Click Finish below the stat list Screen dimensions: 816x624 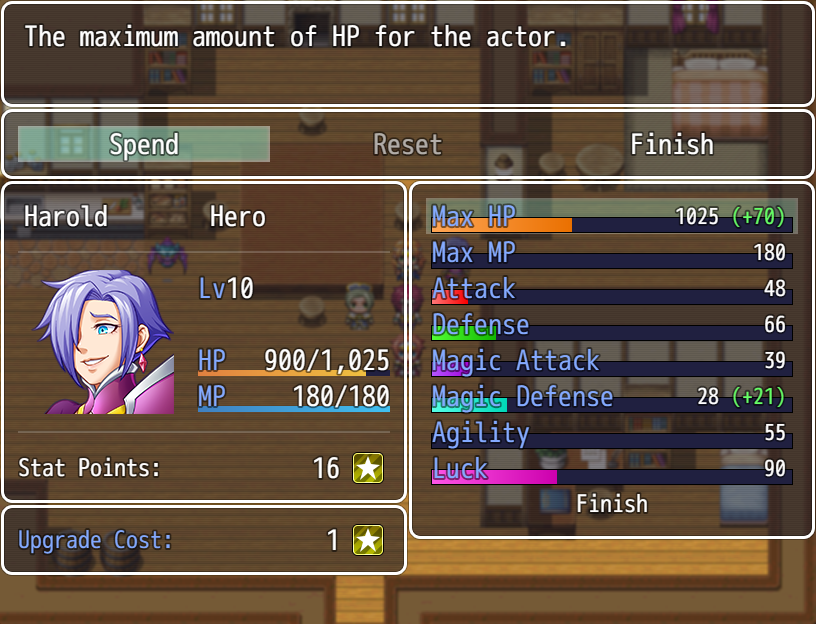611,504
